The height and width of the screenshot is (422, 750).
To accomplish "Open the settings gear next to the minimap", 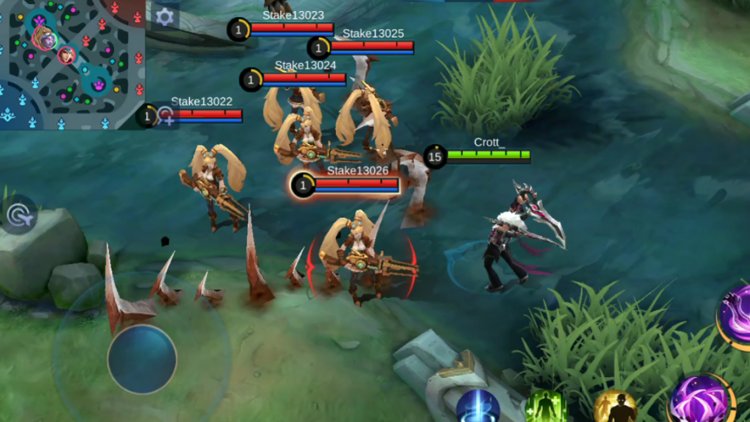I will (x=165, y=16).
